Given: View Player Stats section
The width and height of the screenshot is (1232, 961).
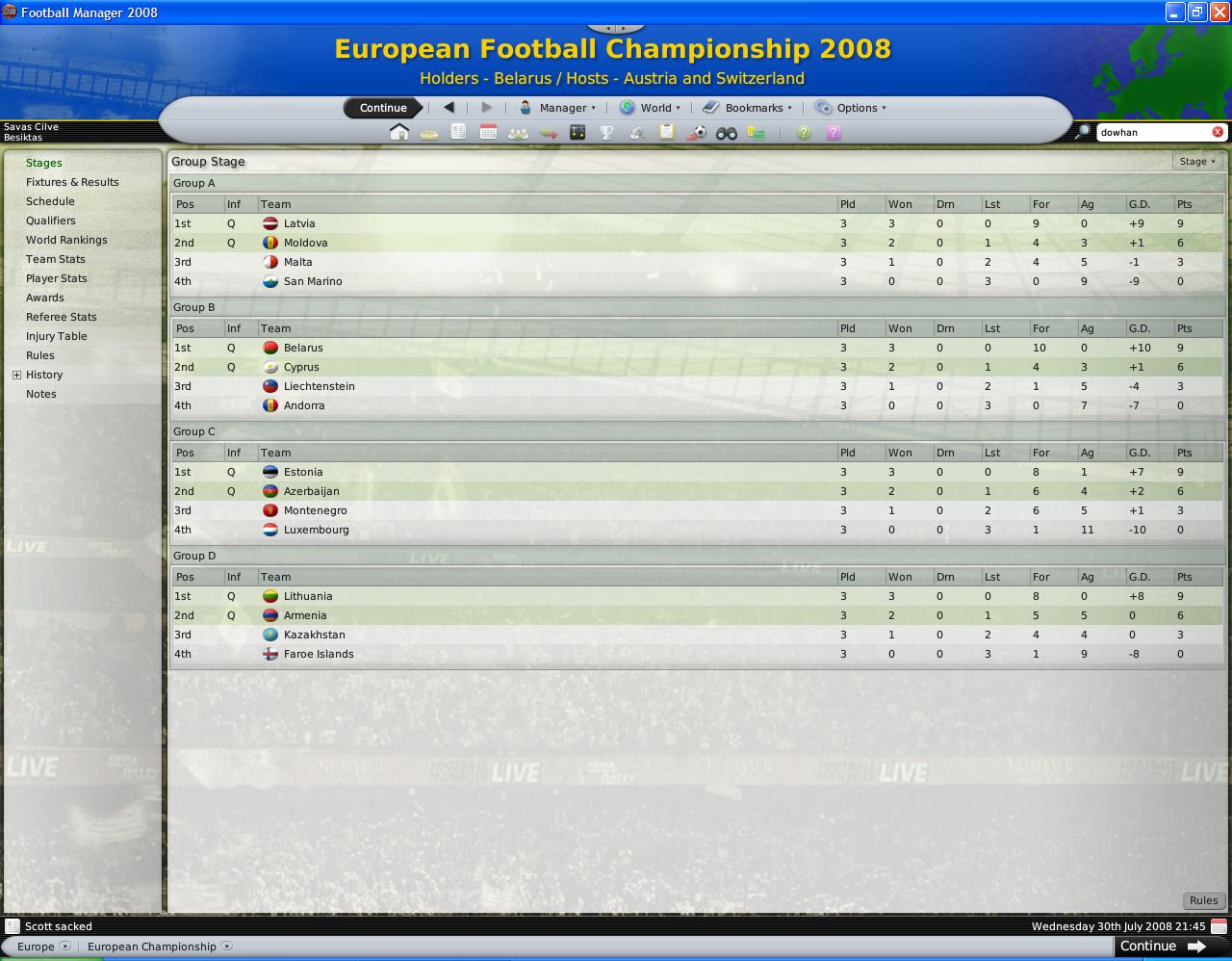Looking at the screenshot, I should point(56,278).
